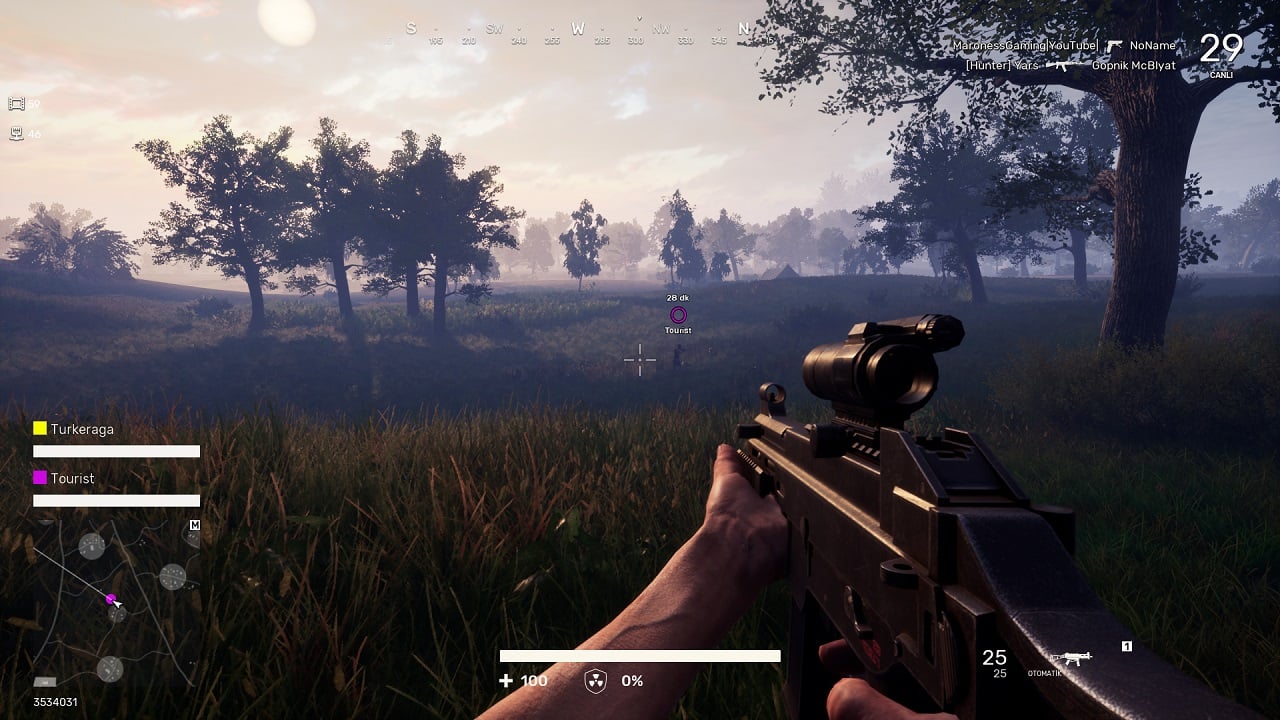This screenshot has height=720, width=1280.
Task: Select teammate Turkeraga in the squad list
Action: 82,429
